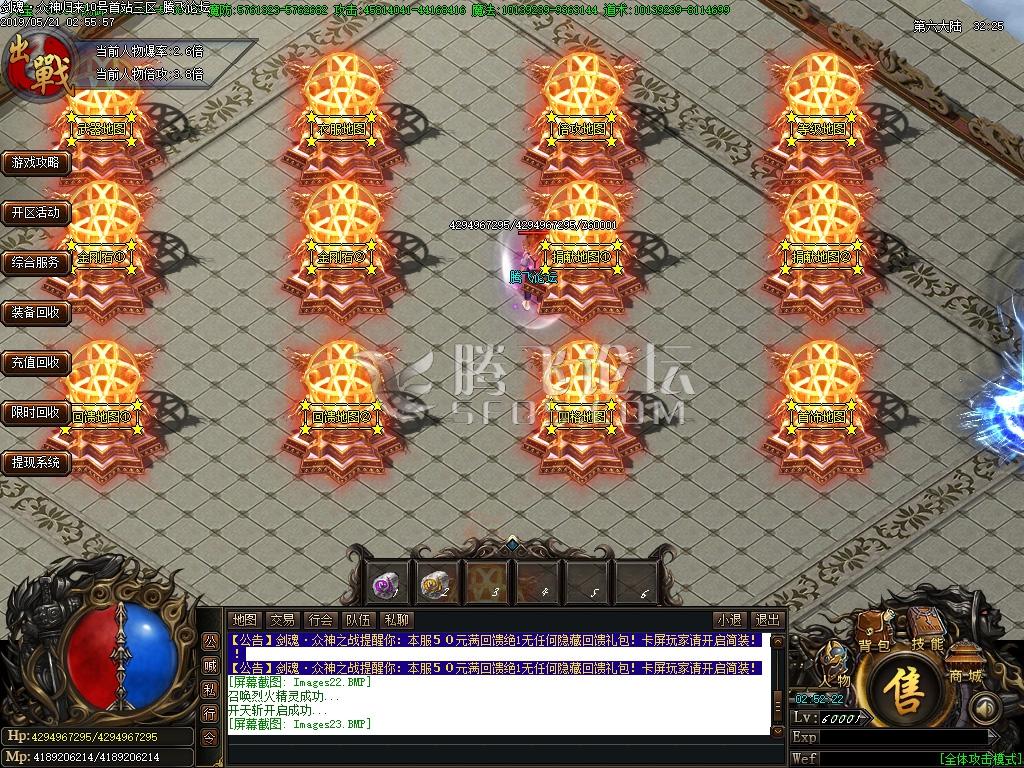The image size is (1024, 768).
Task: Click the 小退 logout button
Action: coord(729,620)
